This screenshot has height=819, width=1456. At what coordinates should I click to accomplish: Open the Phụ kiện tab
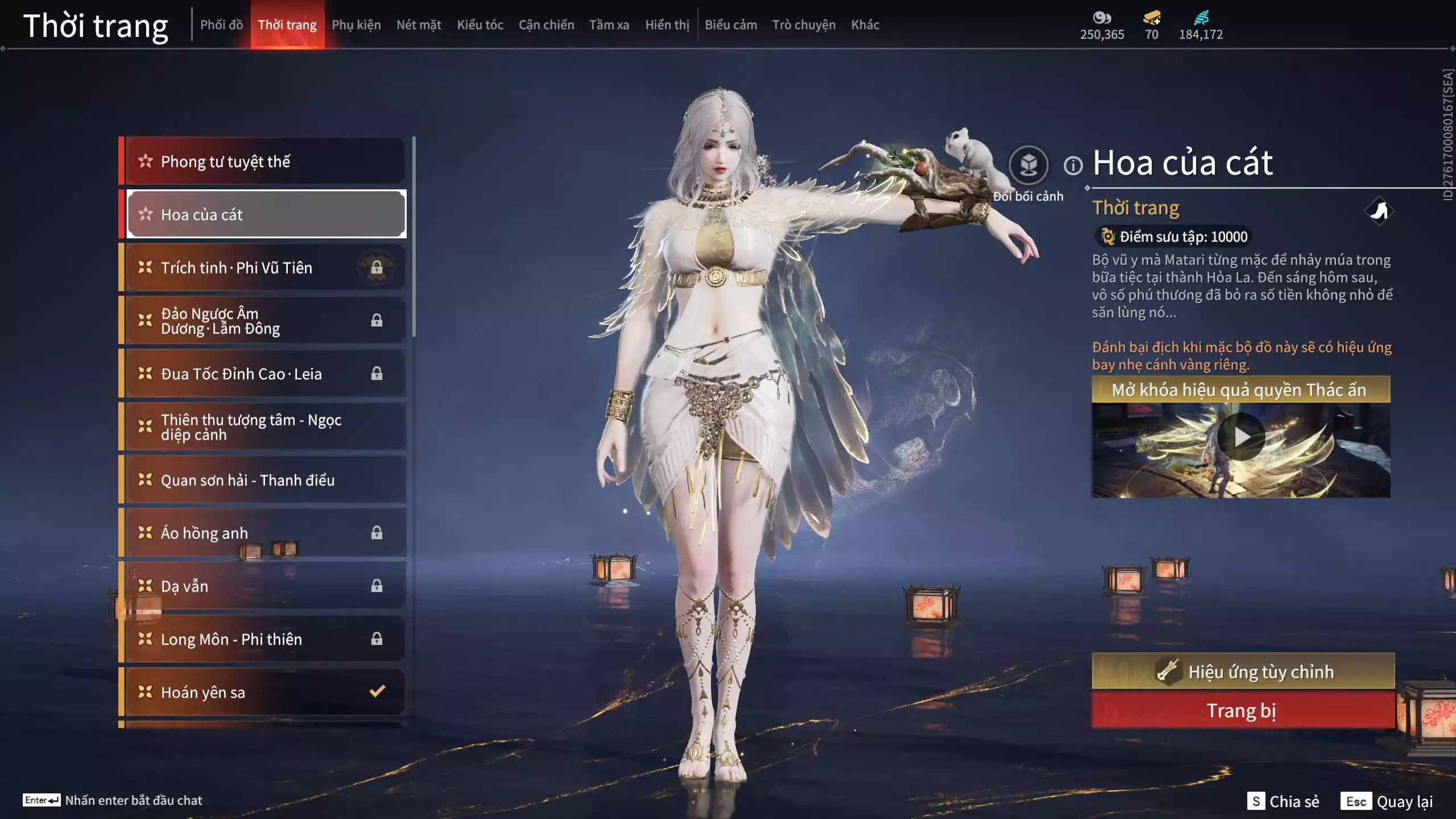pos(356,25)
